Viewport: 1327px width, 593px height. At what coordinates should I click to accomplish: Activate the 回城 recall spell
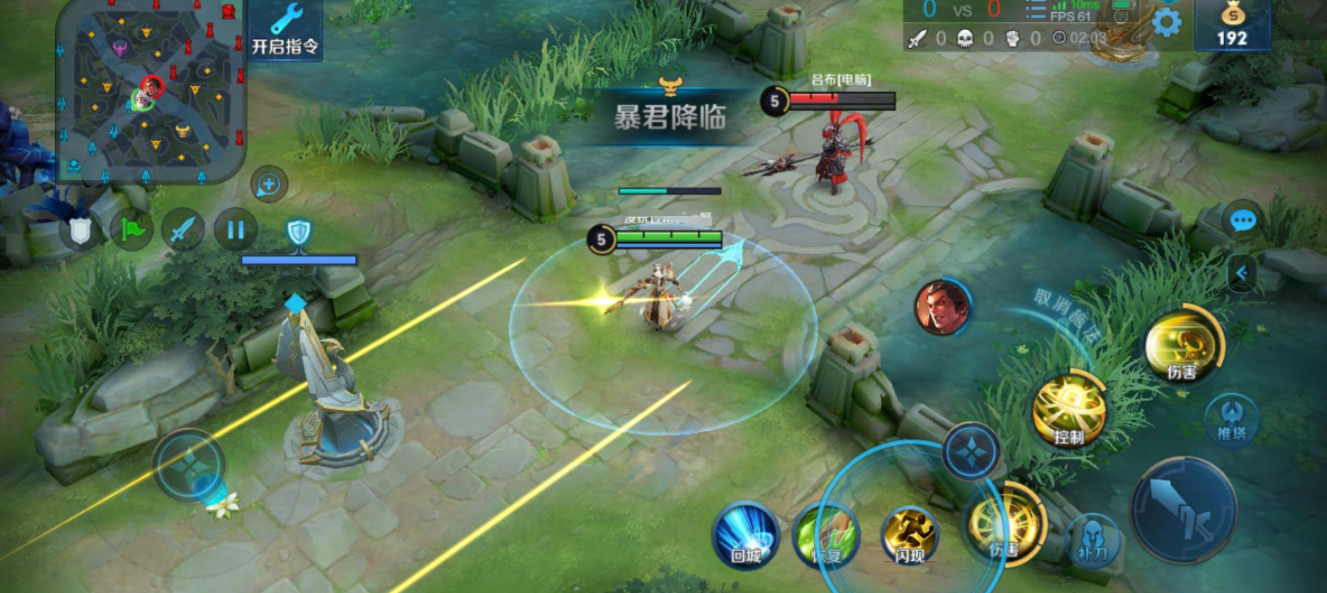[745, 535]
